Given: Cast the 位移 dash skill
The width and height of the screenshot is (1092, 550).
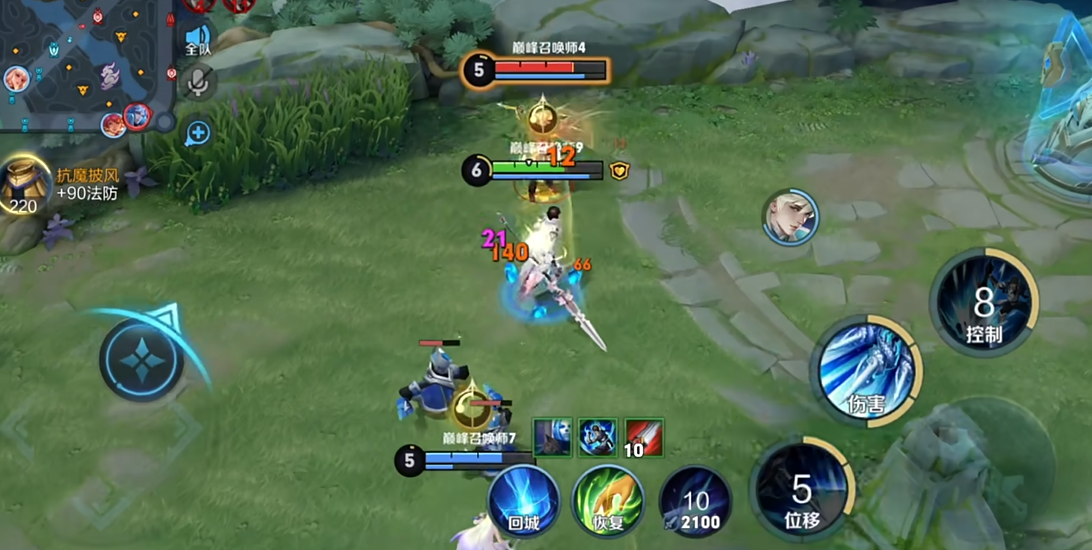Looking at the screenshot, I should coord(801,490).
